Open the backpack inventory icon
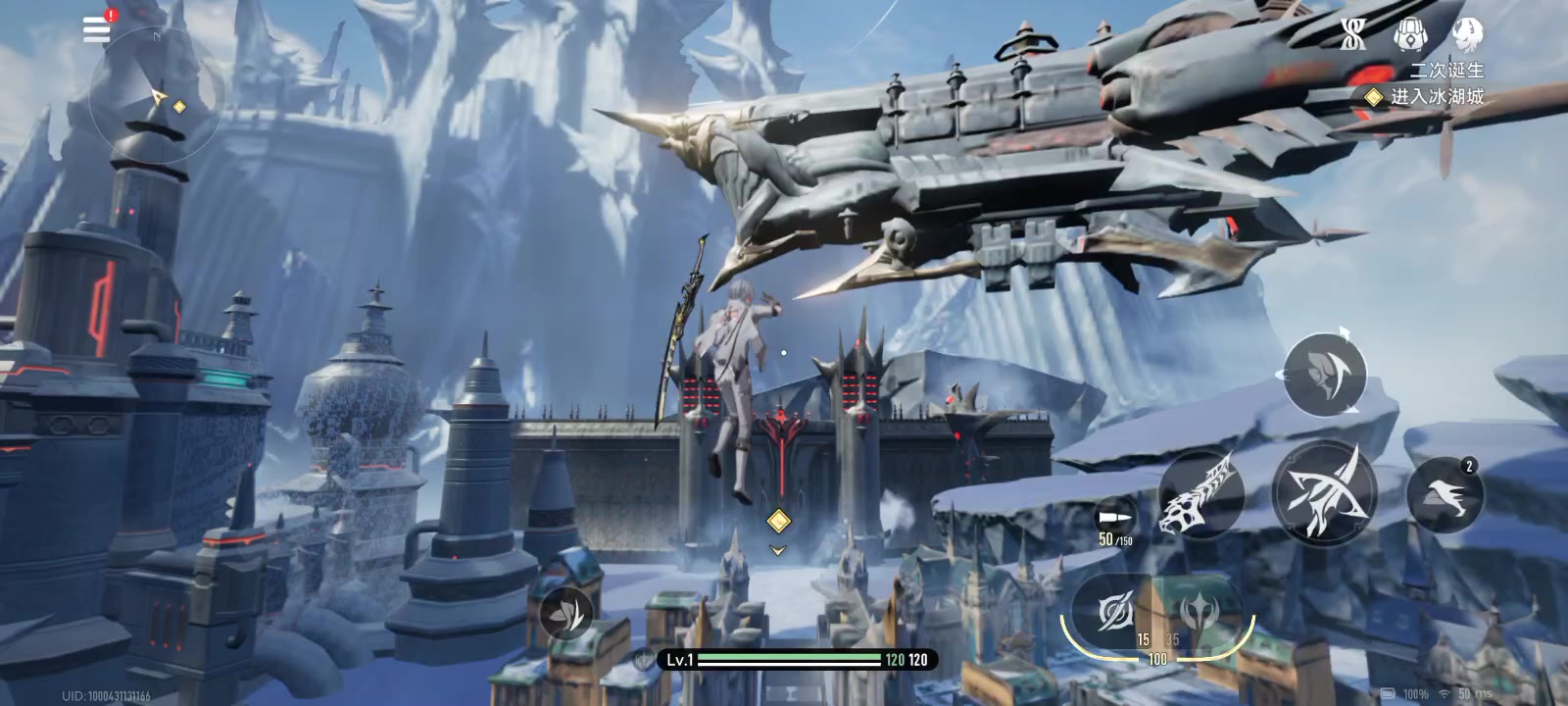 click(1410, 35)
